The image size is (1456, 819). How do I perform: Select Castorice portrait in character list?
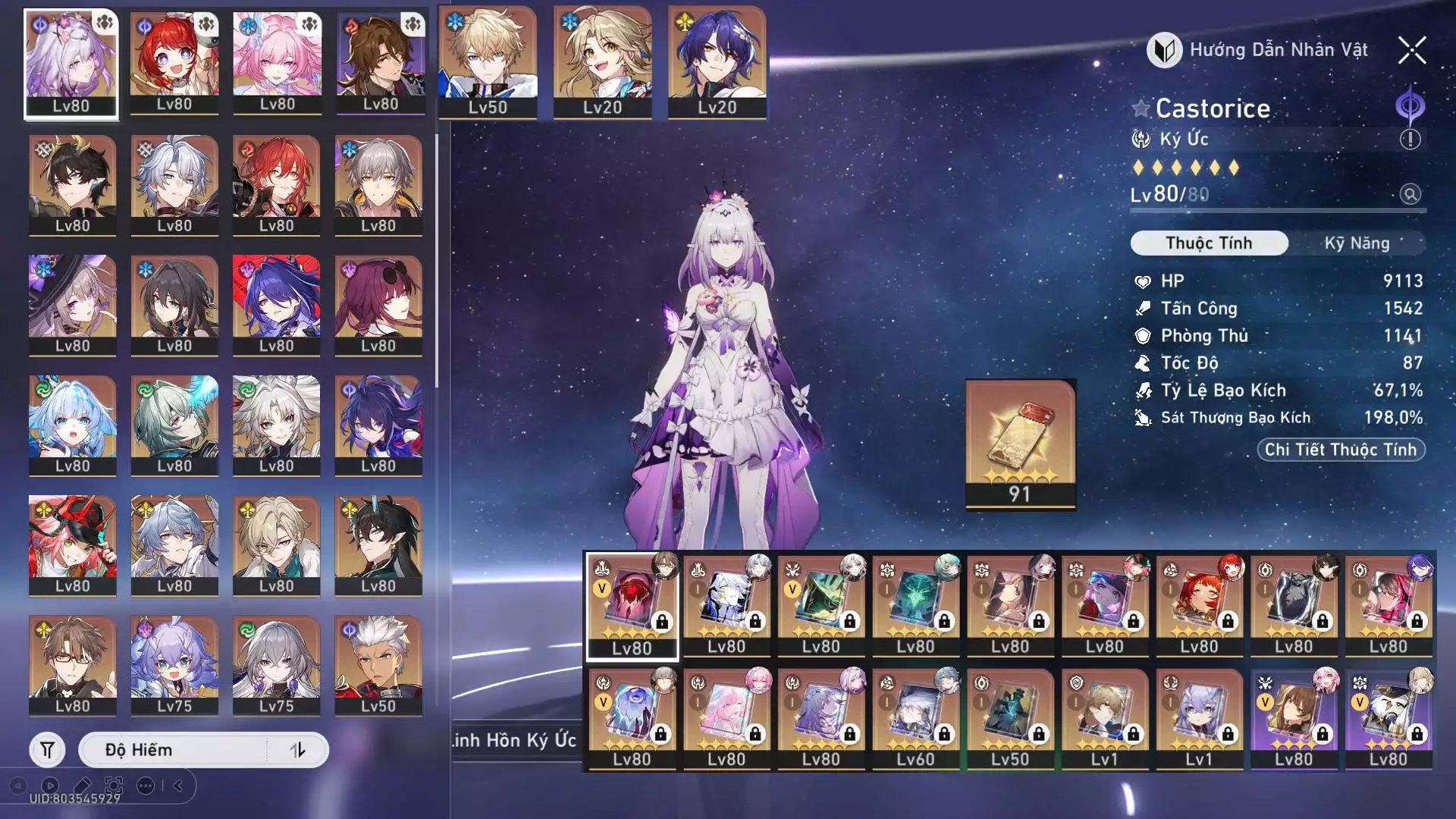click(71, 64)
